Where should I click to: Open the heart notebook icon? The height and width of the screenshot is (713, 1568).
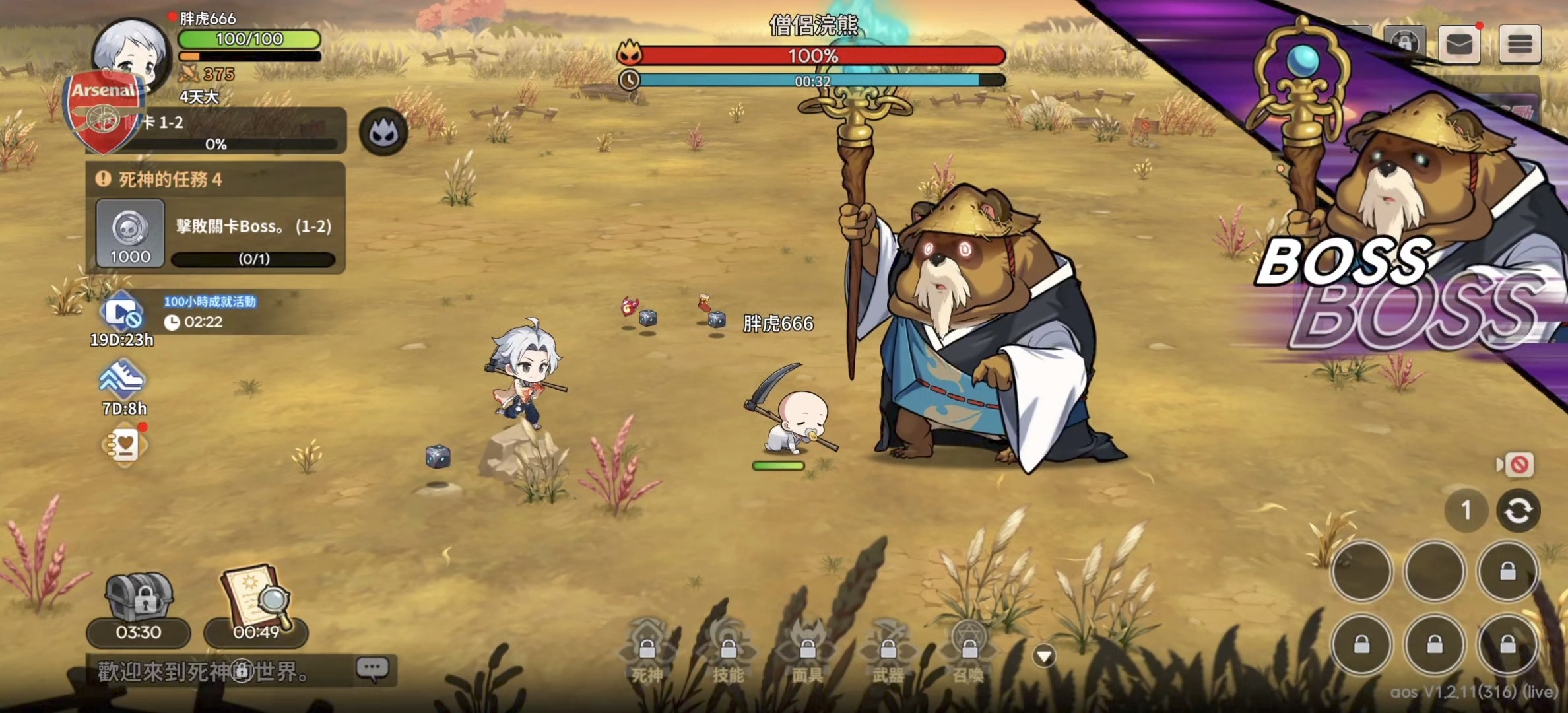point(125,446)
